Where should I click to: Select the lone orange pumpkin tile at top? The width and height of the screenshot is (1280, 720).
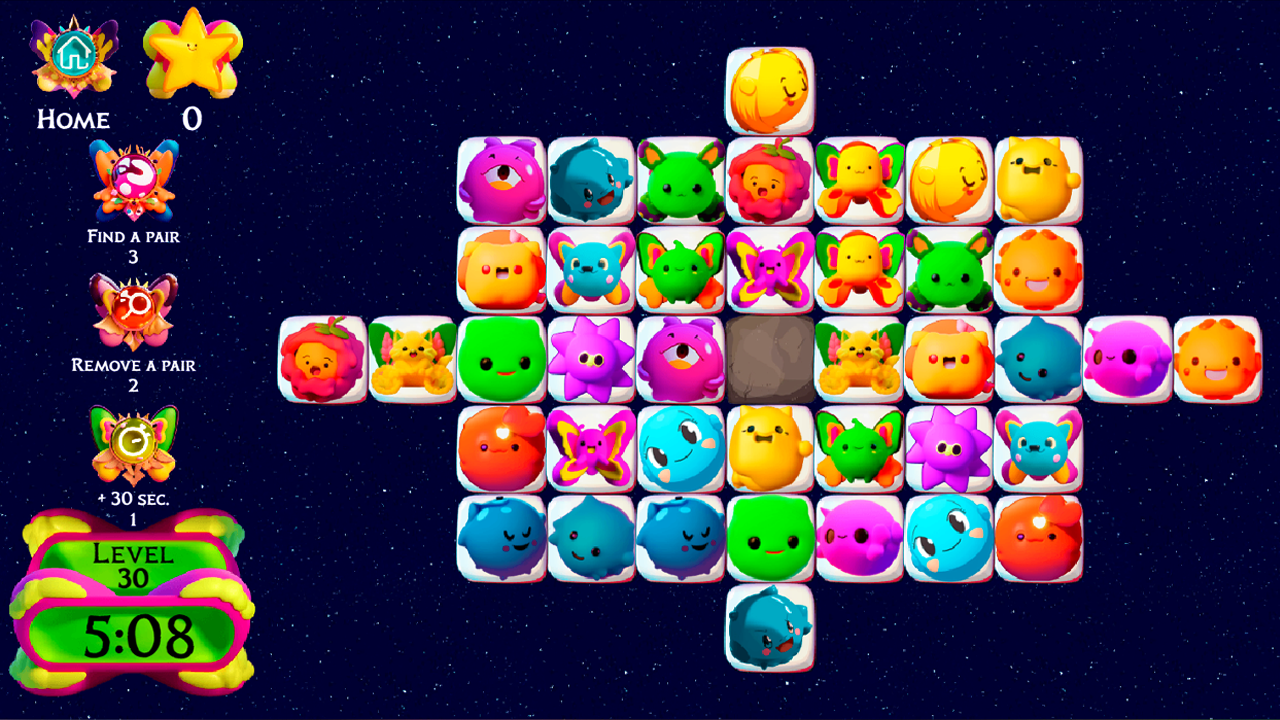click(x=770, y=90)
